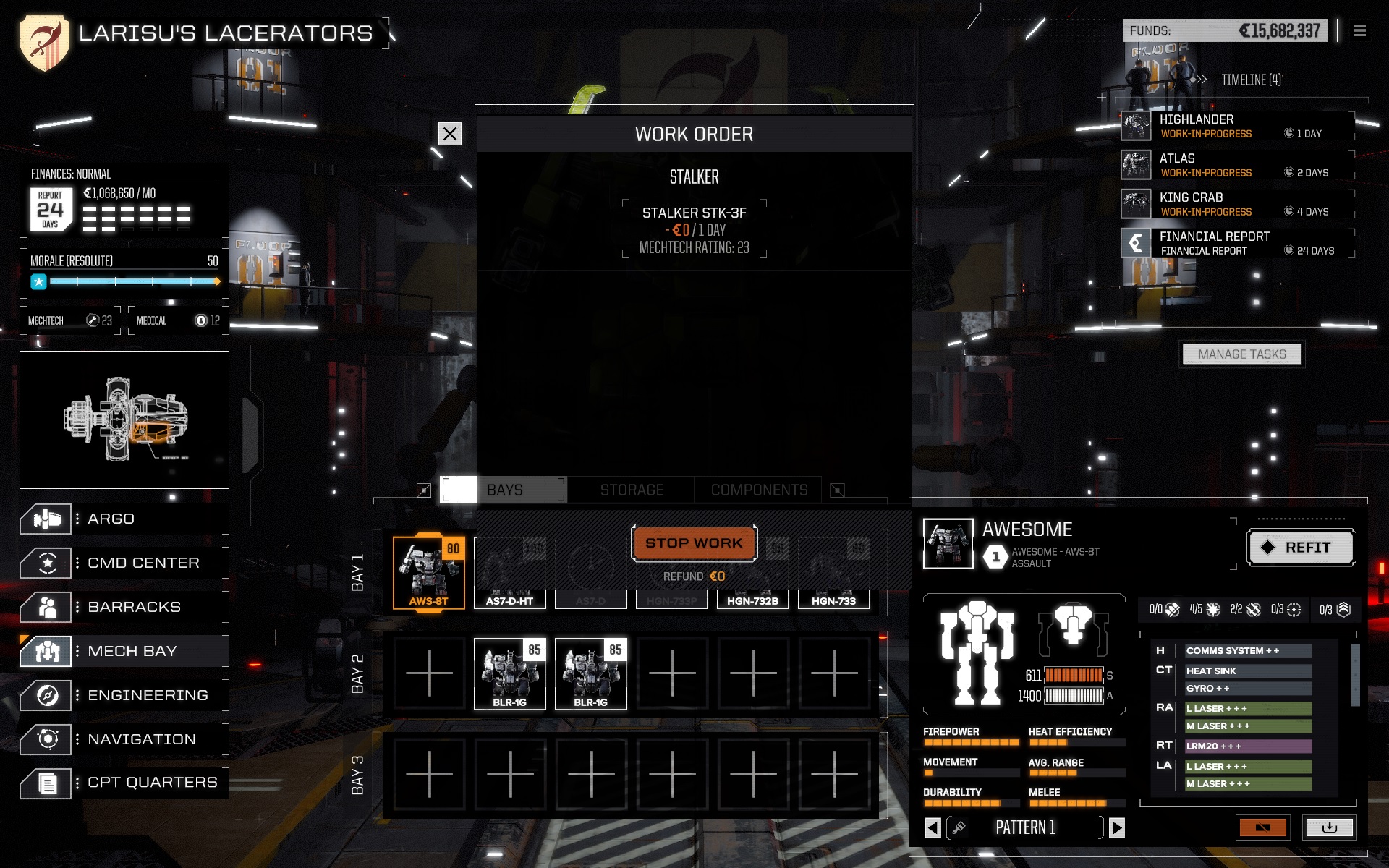The image size is (1389, 868).
Task: Switch to the Storage tab
Action: pyautogui.click(x=631, y=490)
